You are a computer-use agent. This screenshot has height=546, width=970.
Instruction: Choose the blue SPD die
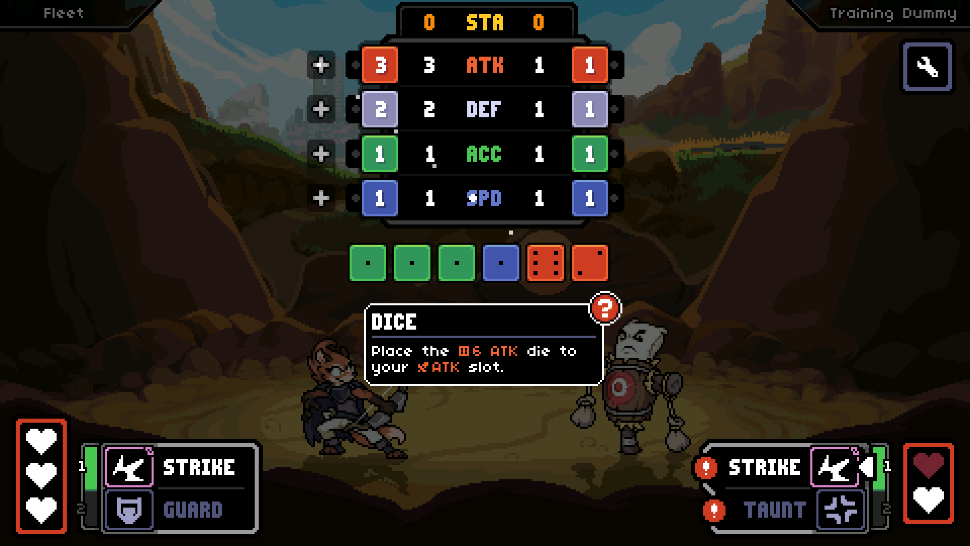point(501,262)
